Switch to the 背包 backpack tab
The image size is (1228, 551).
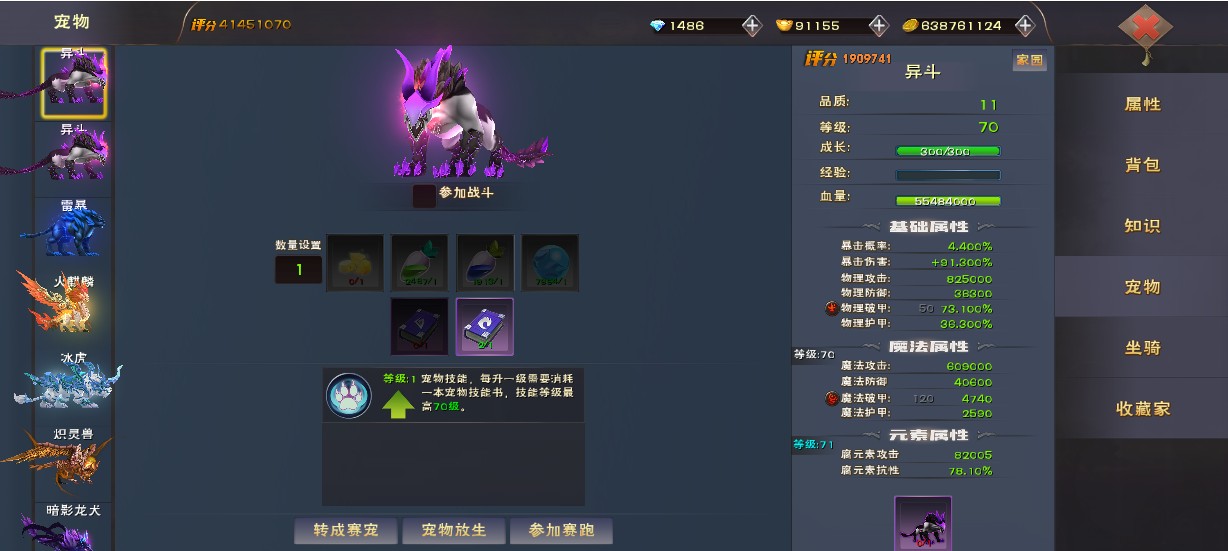[1142, 165]
